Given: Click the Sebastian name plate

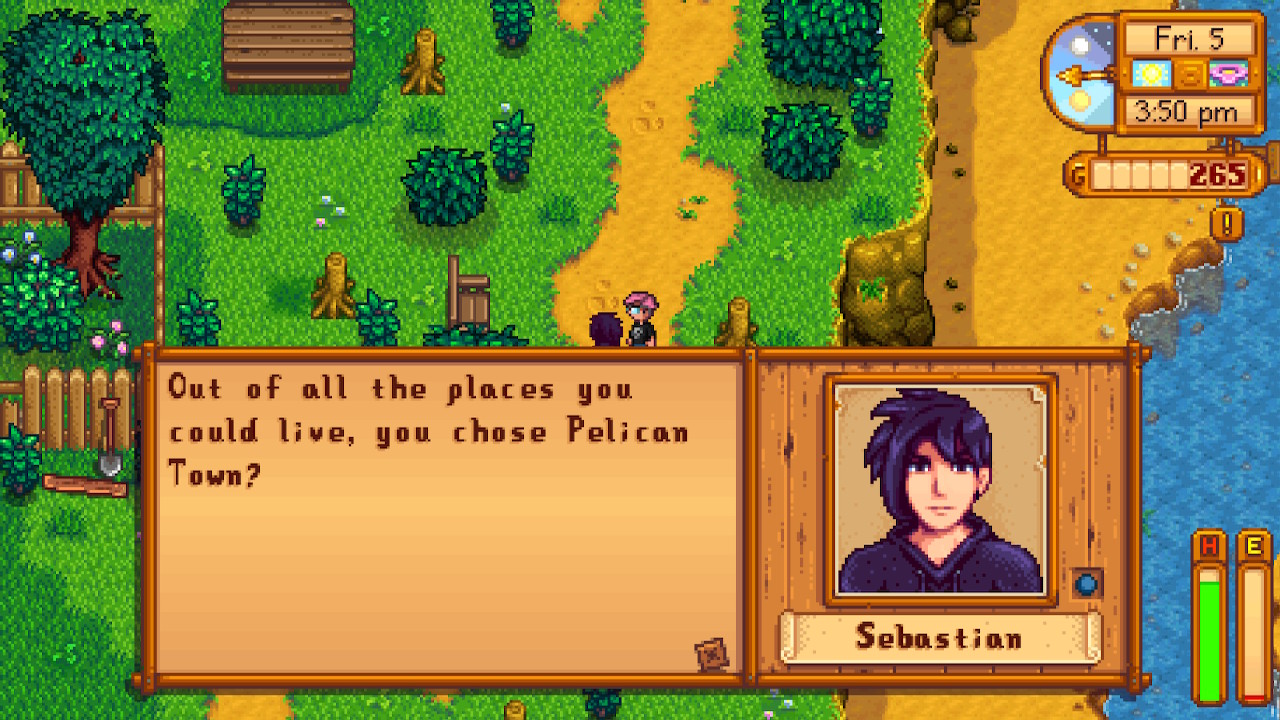Looking at the screenshot, I should 940,638.
